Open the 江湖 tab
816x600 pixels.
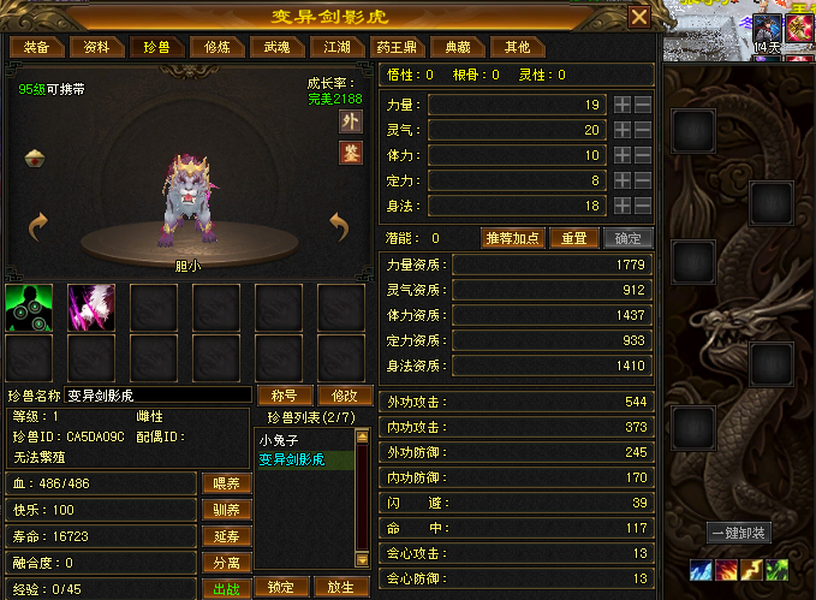click(337, 47)
